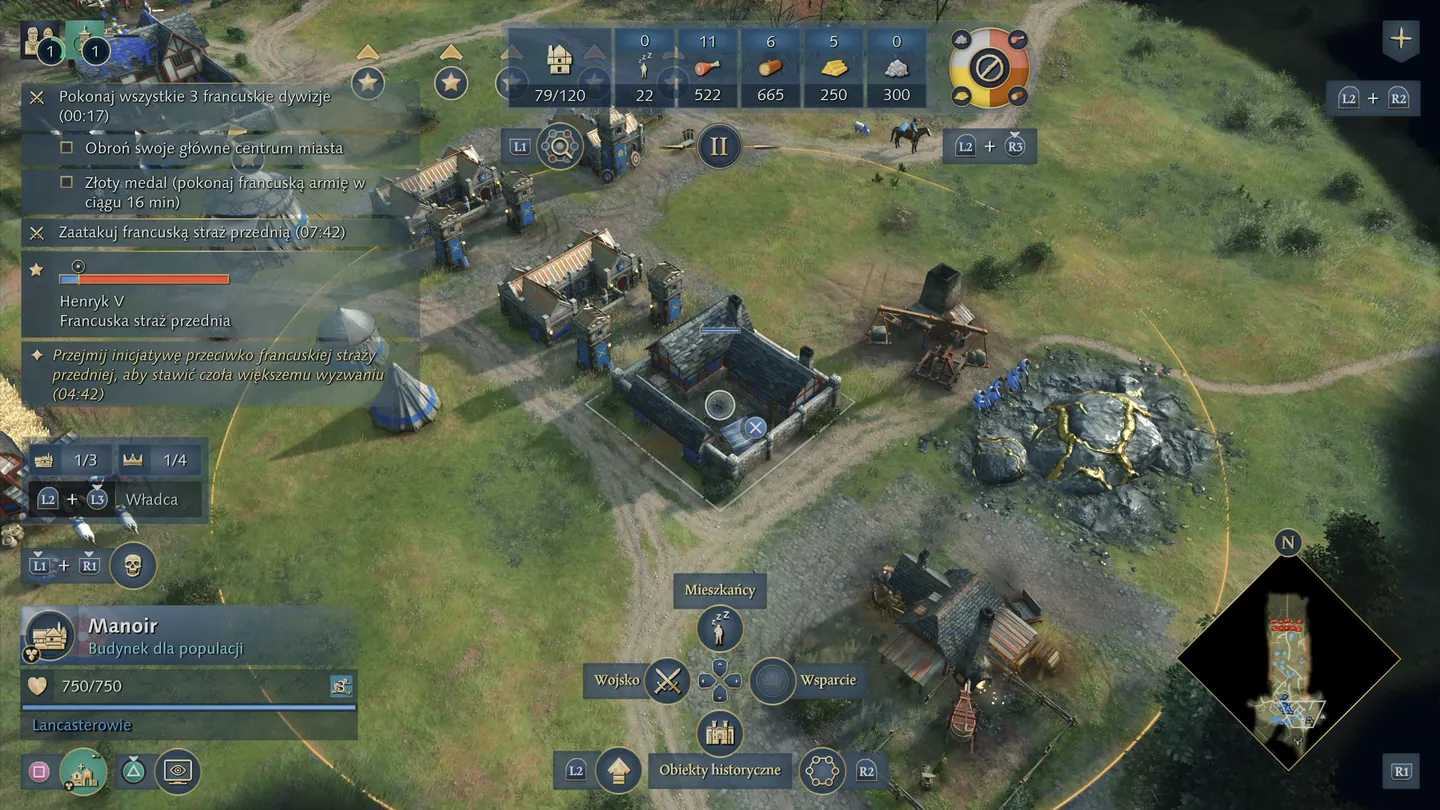Open the magnifier find menu icon
Screen dimensions: 1440x810
560,147
